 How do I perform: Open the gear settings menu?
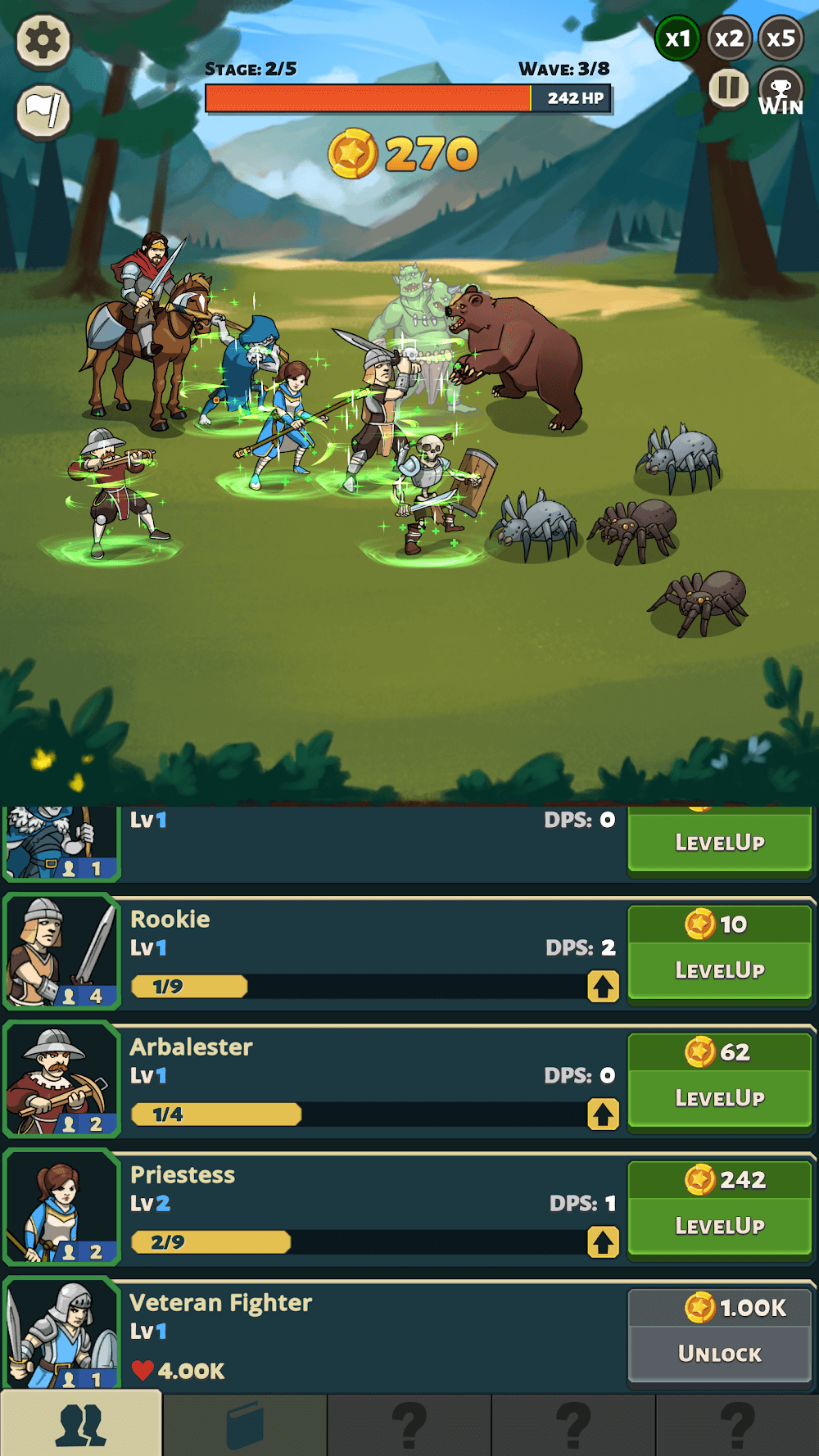click(x=43, y=40)
